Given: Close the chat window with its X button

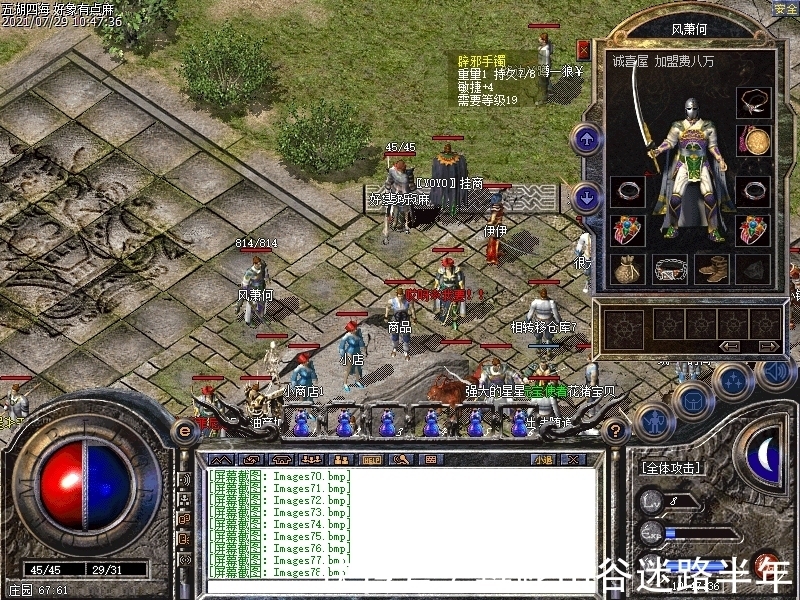Looking at the screenshot, I should (574, 460).
